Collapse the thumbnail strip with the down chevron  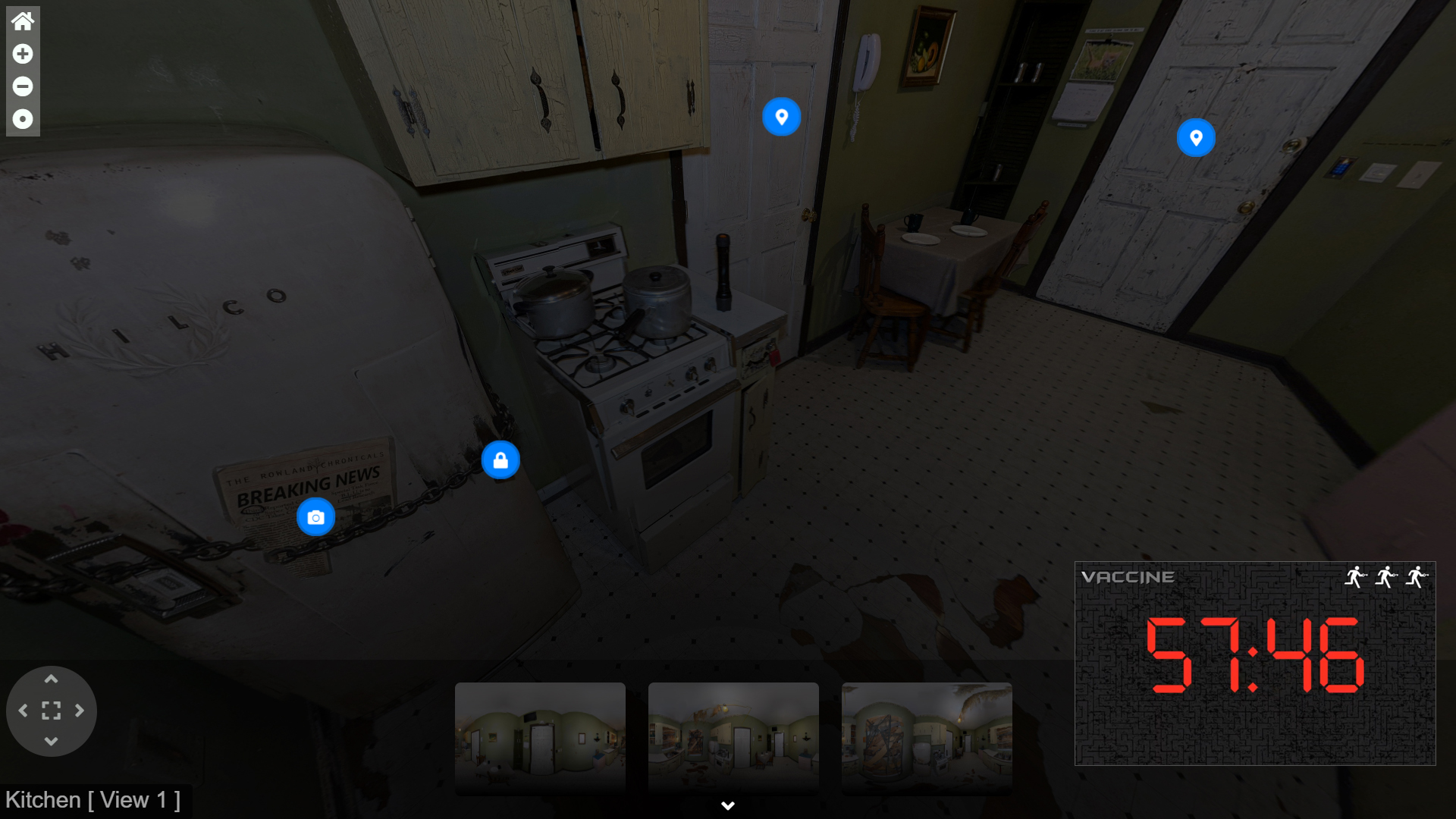tap(727, 805)
